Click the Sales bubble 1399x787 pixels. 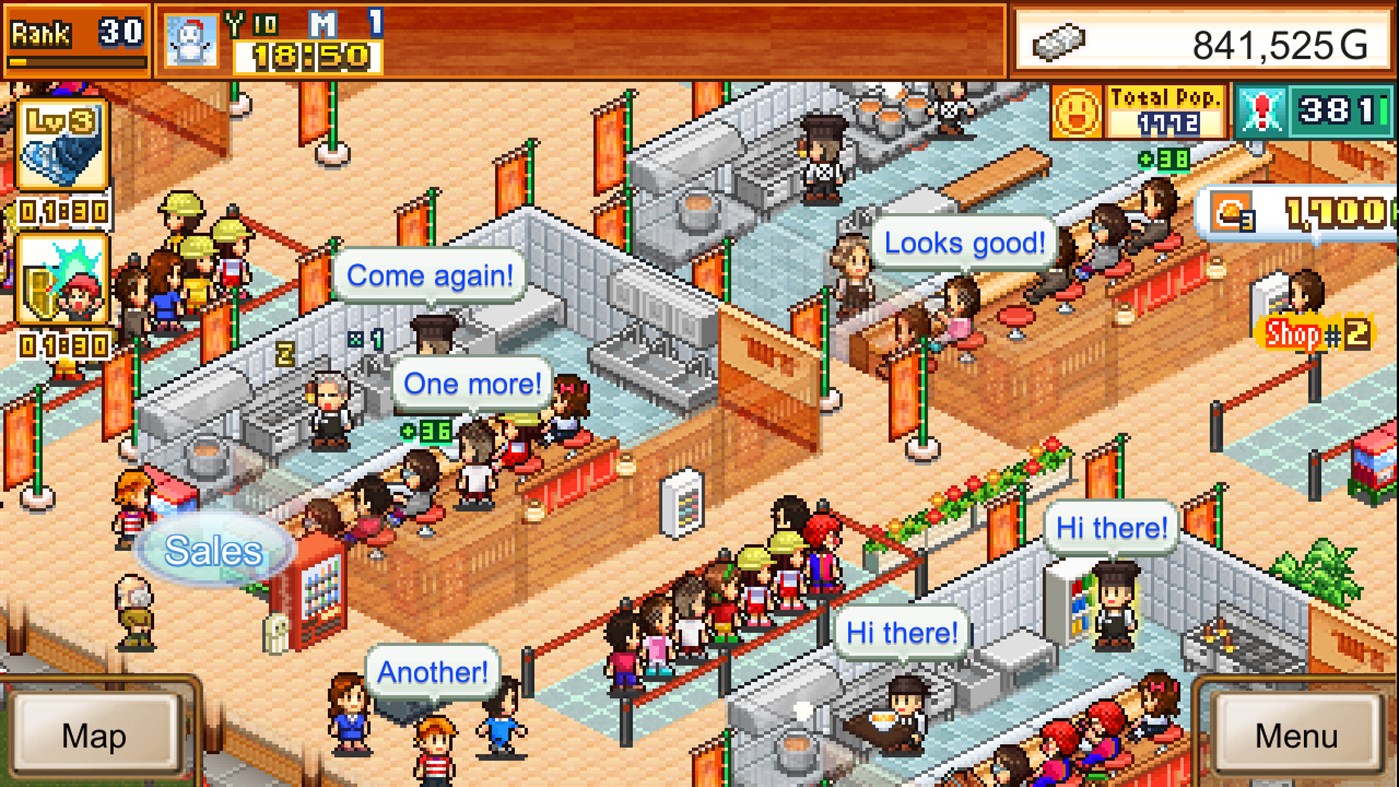coord(215,548)
